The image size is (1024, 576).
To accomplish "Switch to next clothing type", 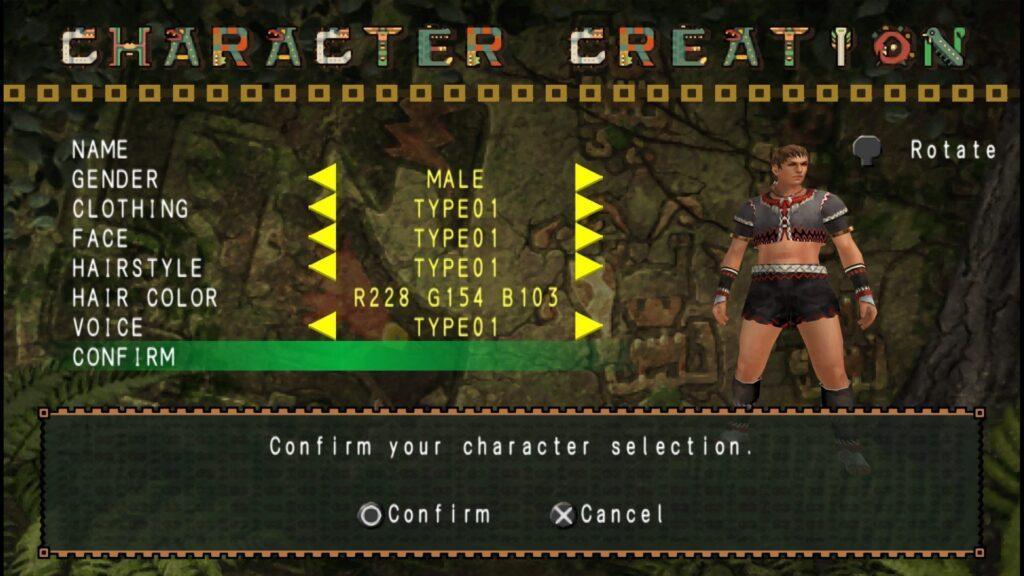I will [x=588, y=209].
